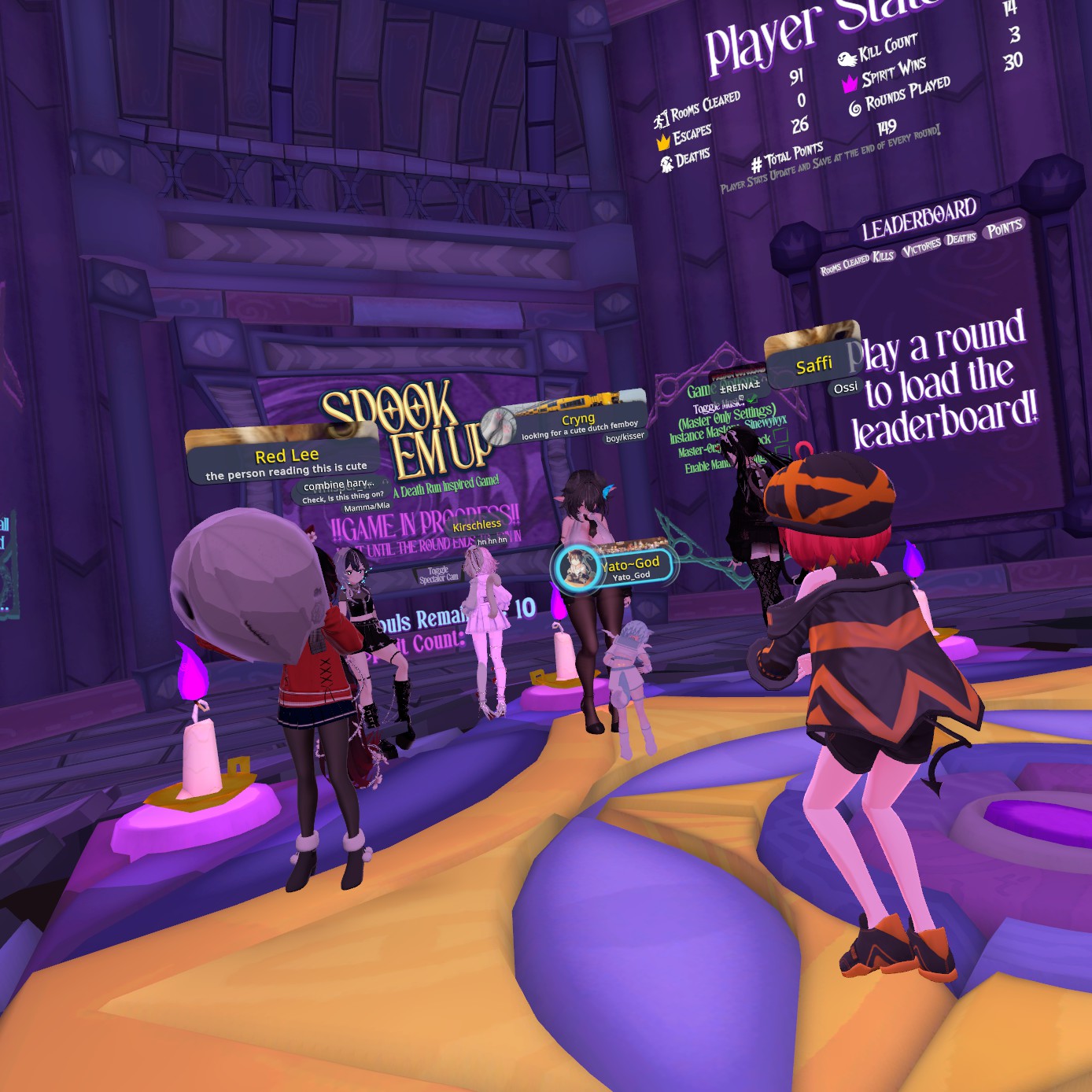
Task: Click the Toggle Spectator Cam button
Action: (x=438, y=575)
